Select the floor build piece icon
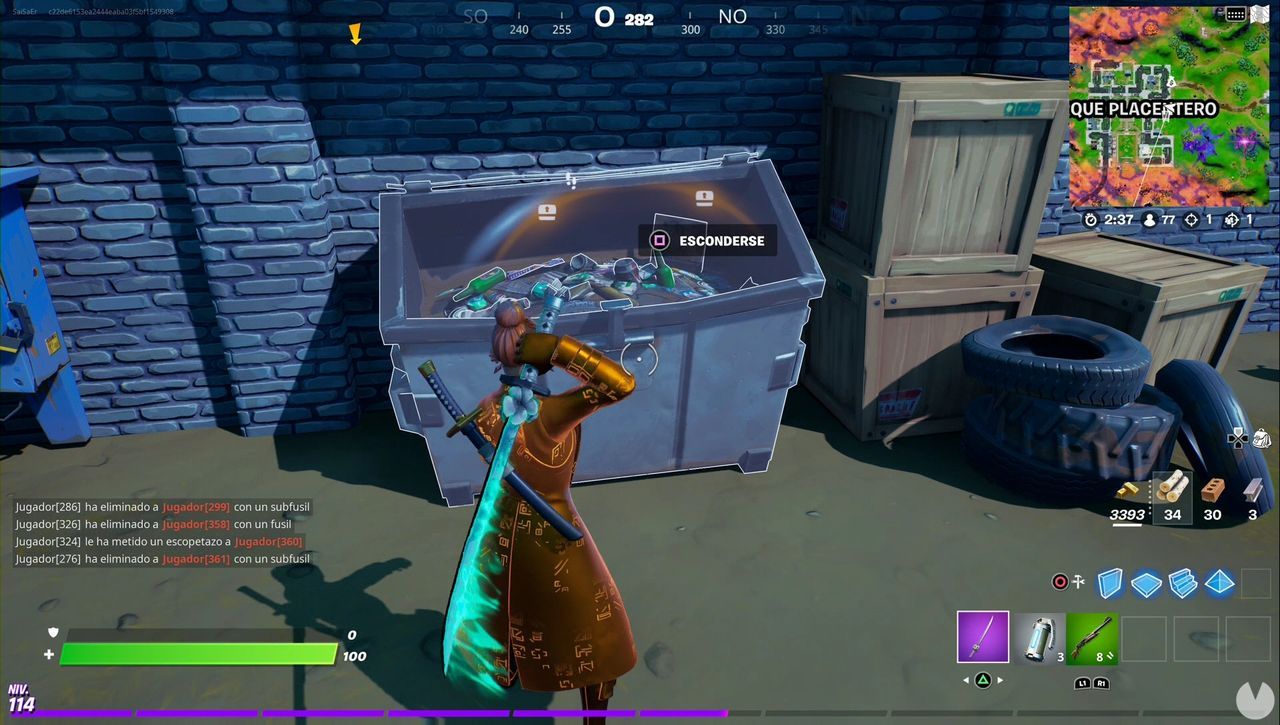1280x725 pixels. [1145, 582]
